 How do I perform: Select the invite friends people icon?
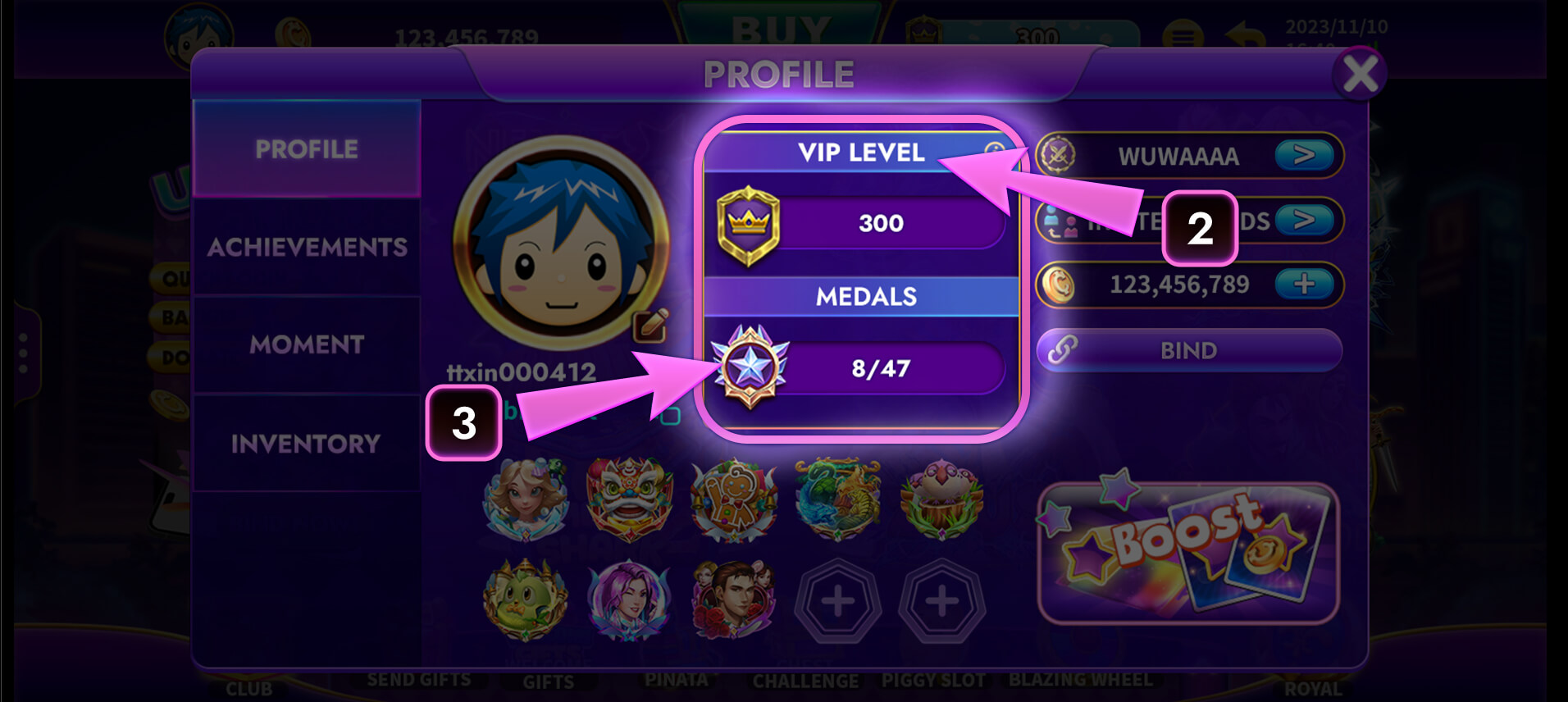pyautogui.click(x=1061, y=221)
